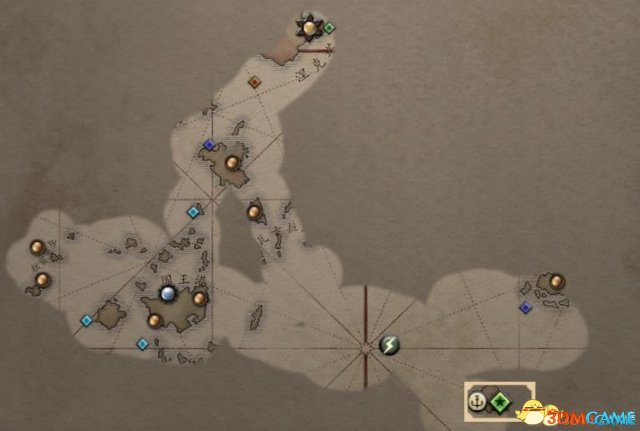Click the small green diamond map marker
The height and width of the screenshot is (431, 640).
(329, 27)
